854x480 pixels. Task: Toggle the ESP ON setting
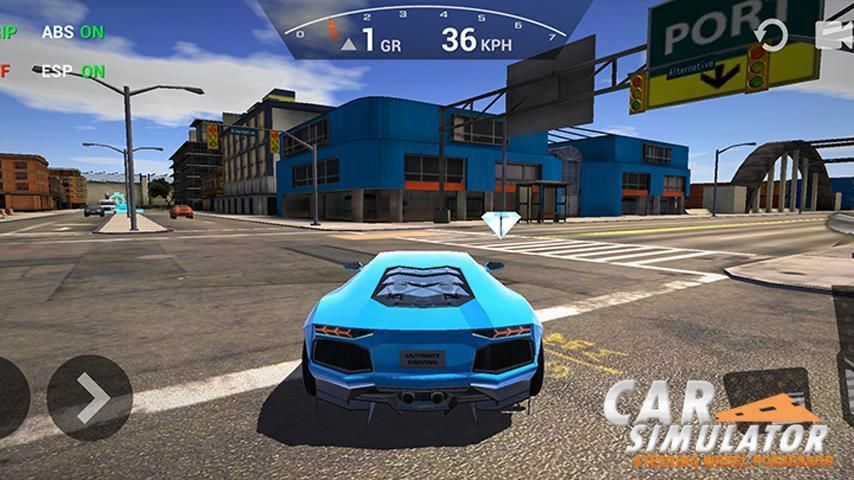point(73,71)
